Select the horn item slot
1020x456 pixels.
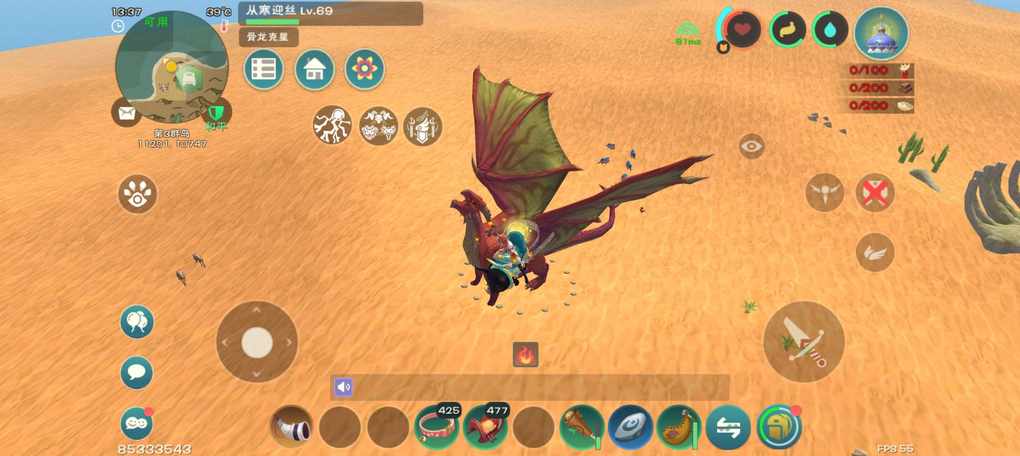click(292, 427)
